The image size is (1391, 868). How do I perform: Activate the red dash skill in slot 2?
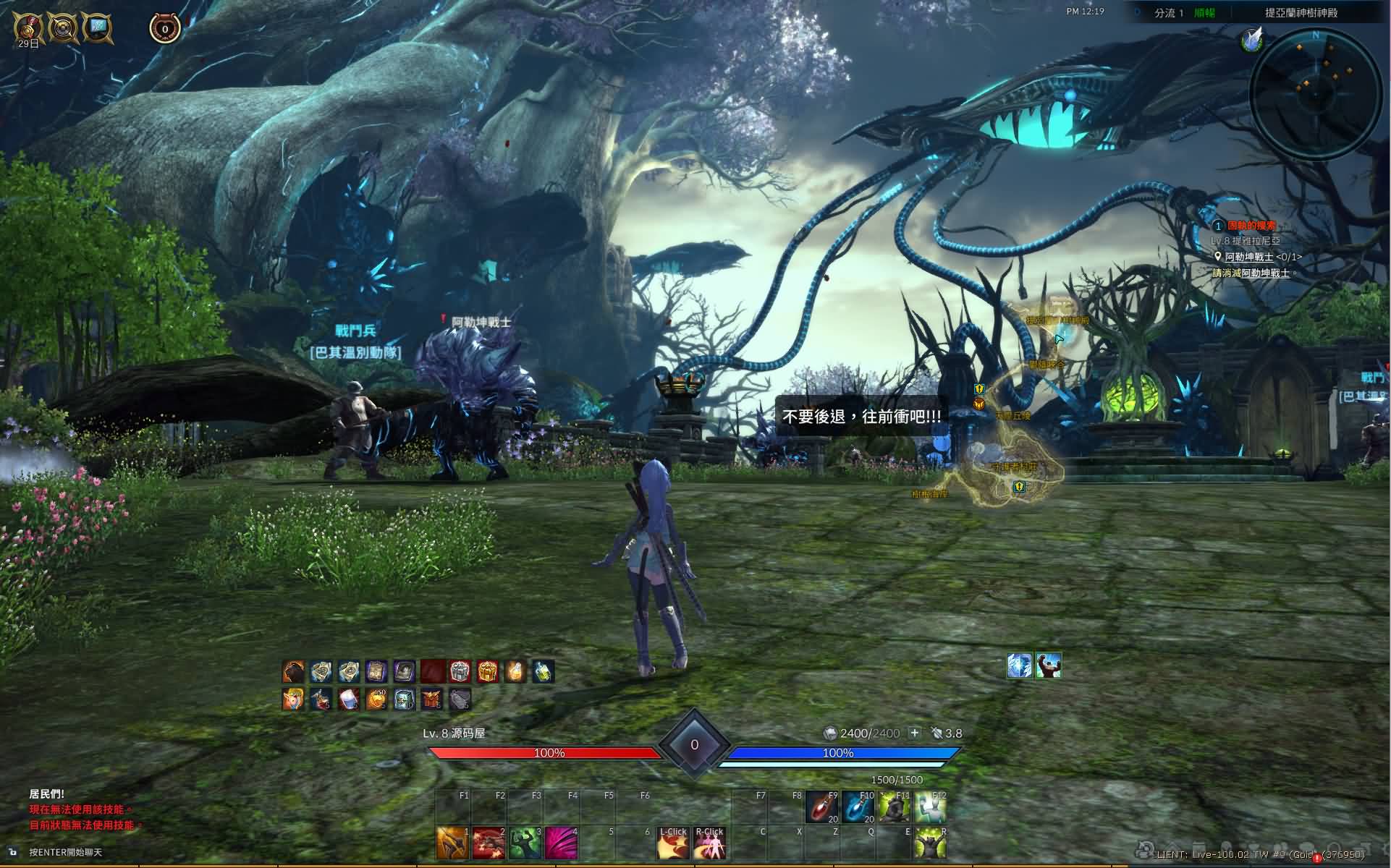(489, 843)
